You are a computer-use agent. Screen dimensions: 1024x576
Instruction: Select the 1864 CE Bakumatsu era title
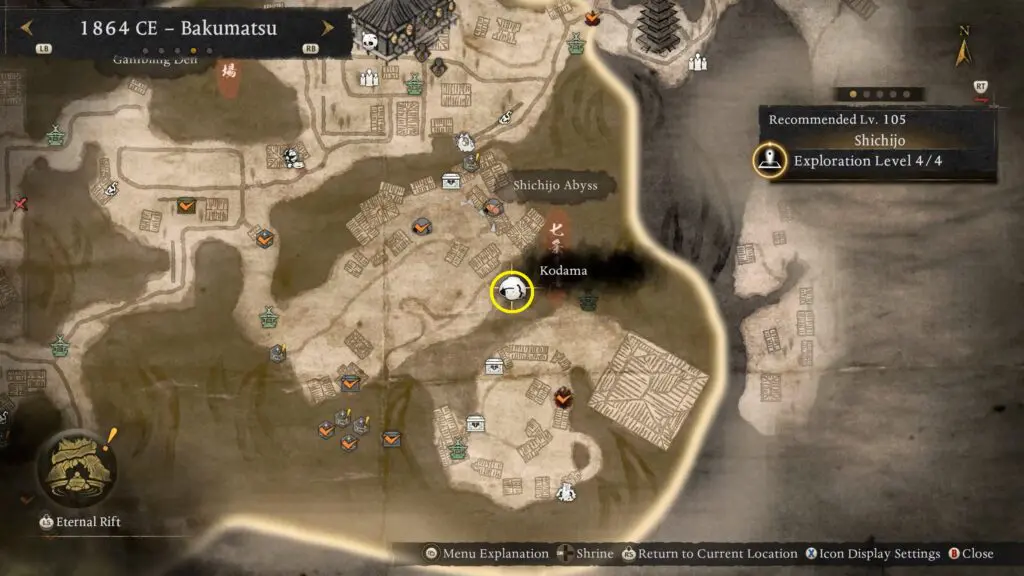click(x=178, y=27)
